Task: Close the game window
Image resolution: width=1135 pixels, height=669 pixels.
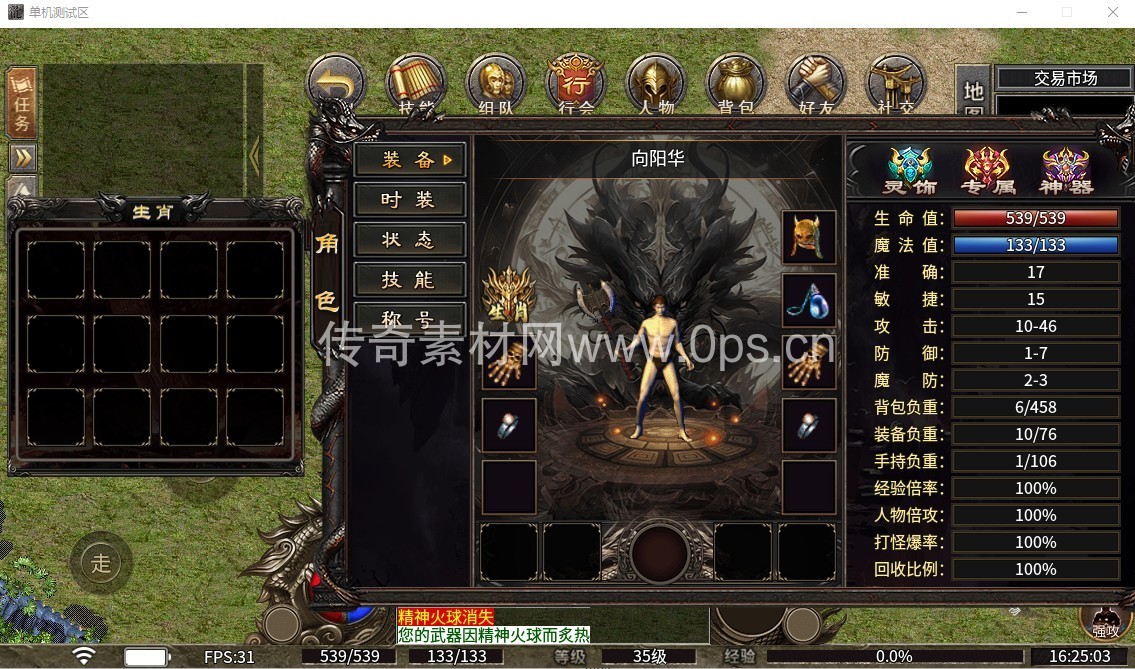Action: tap(1112, 12)
